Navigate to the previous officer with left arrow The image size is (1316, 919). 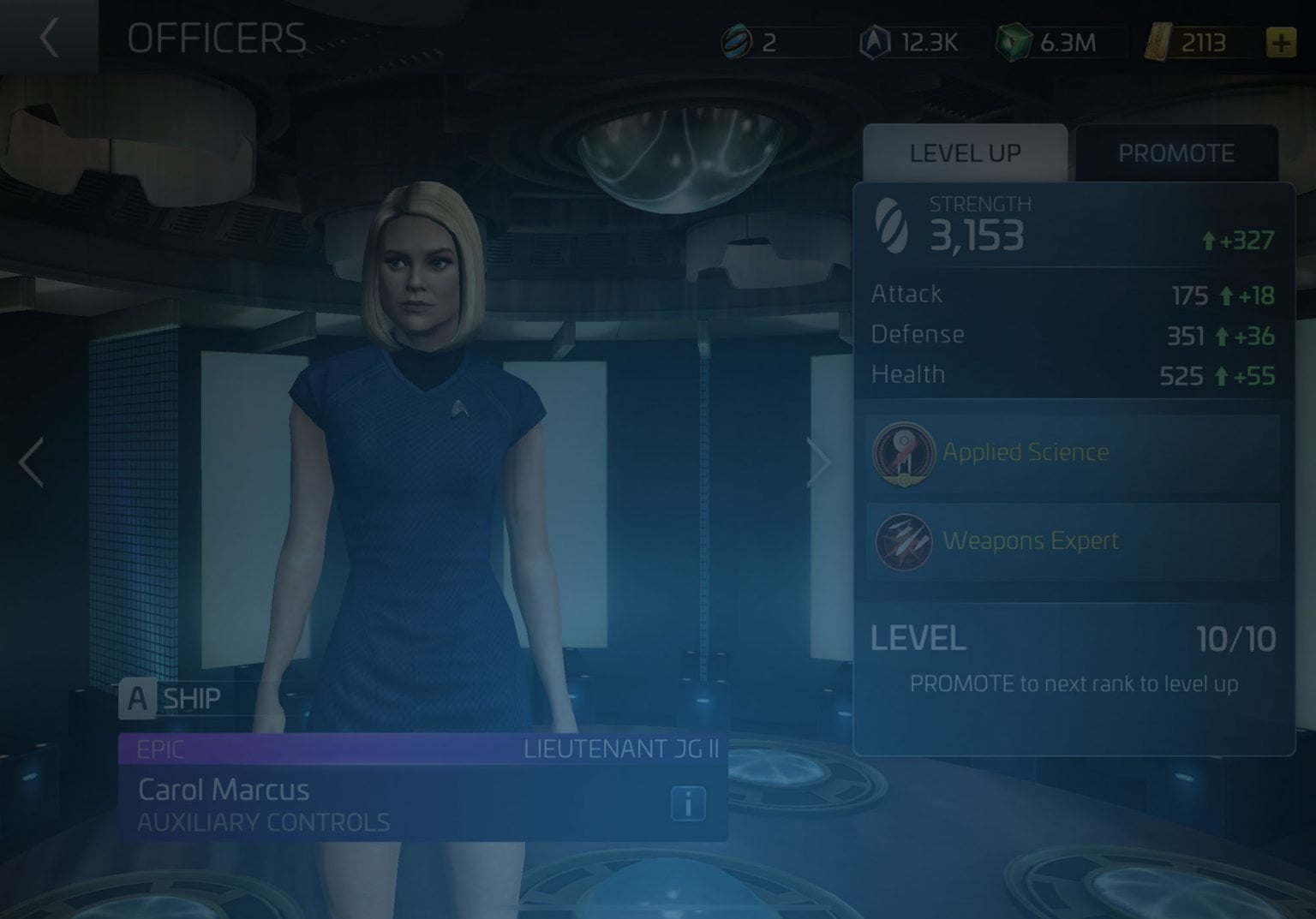31,462
